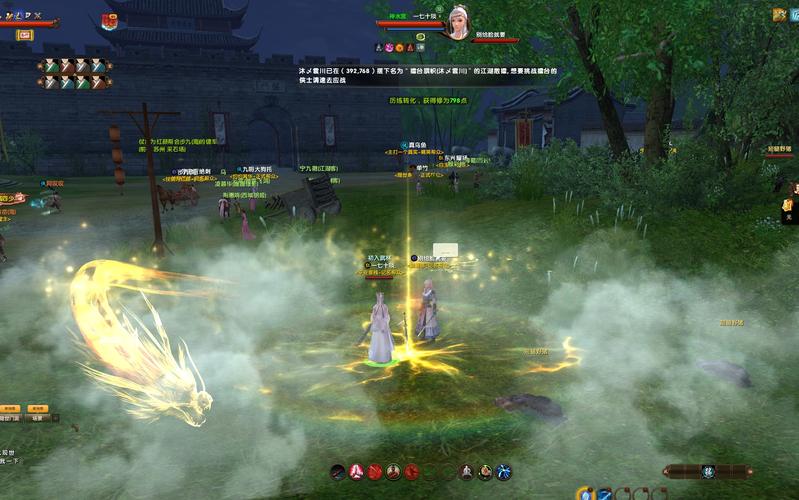
Task: Click the green icon in the top-right corner
Action: (780, 15)
